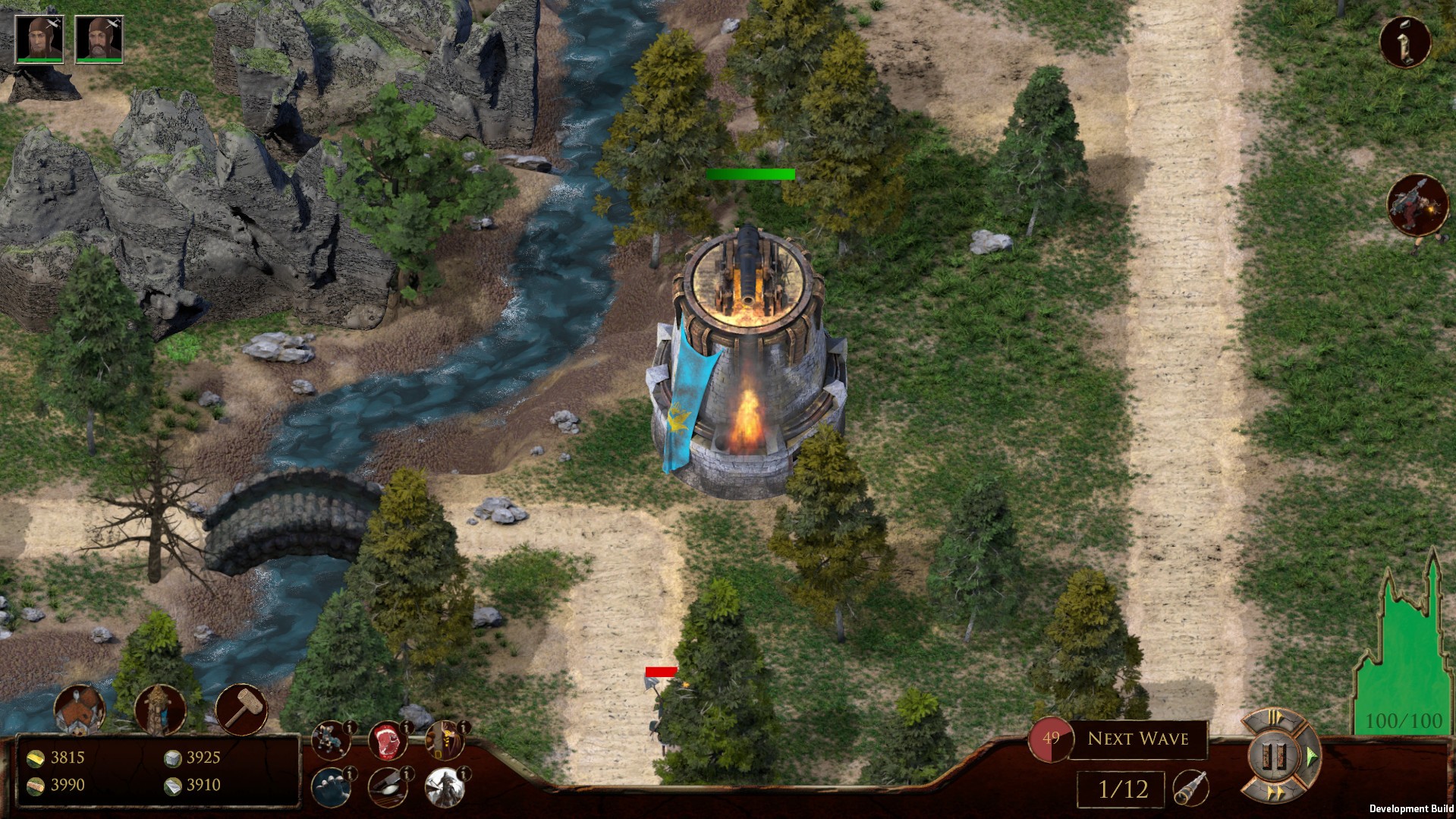1456x819 pixels.
Task: Pause the game
Action: (x=1275, y=756)
